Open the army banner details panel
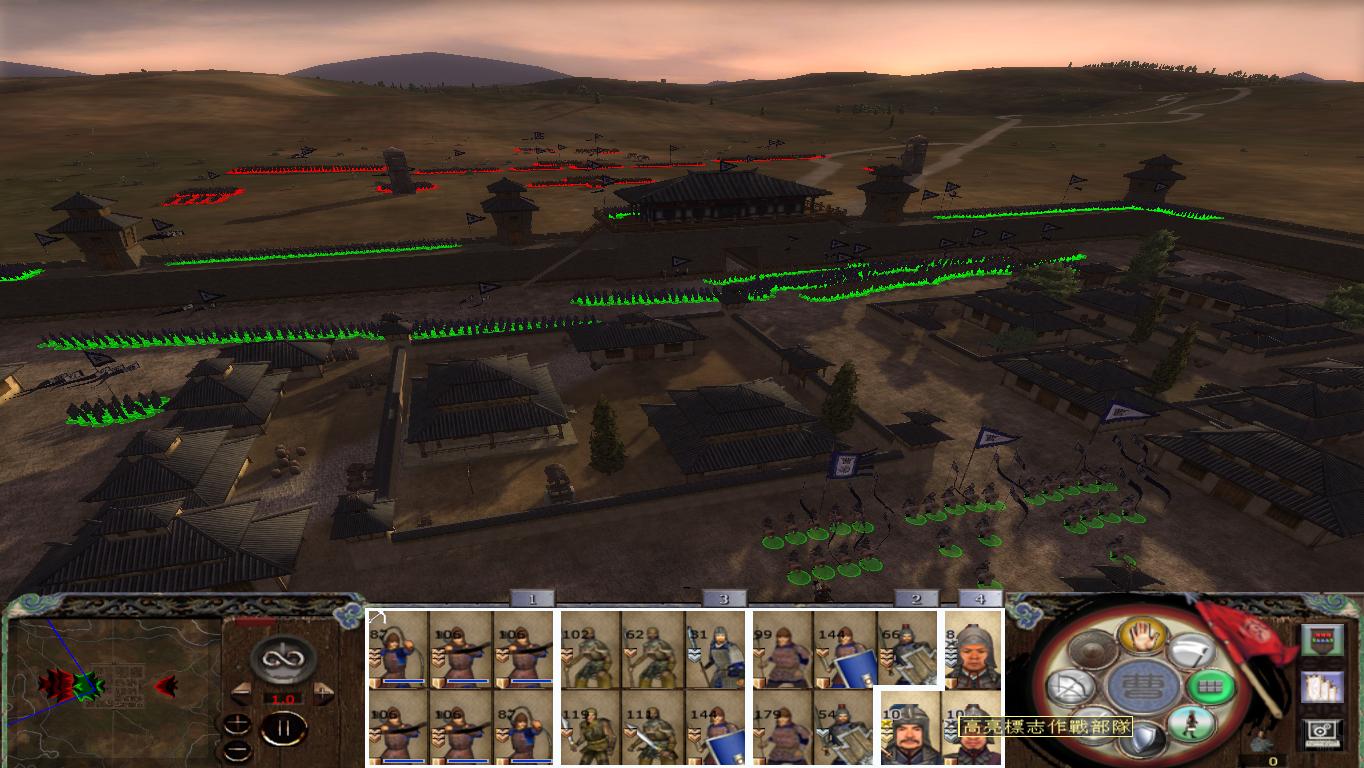The image size is (1364, 768). pyautogui.click(x=1322, y=641)
